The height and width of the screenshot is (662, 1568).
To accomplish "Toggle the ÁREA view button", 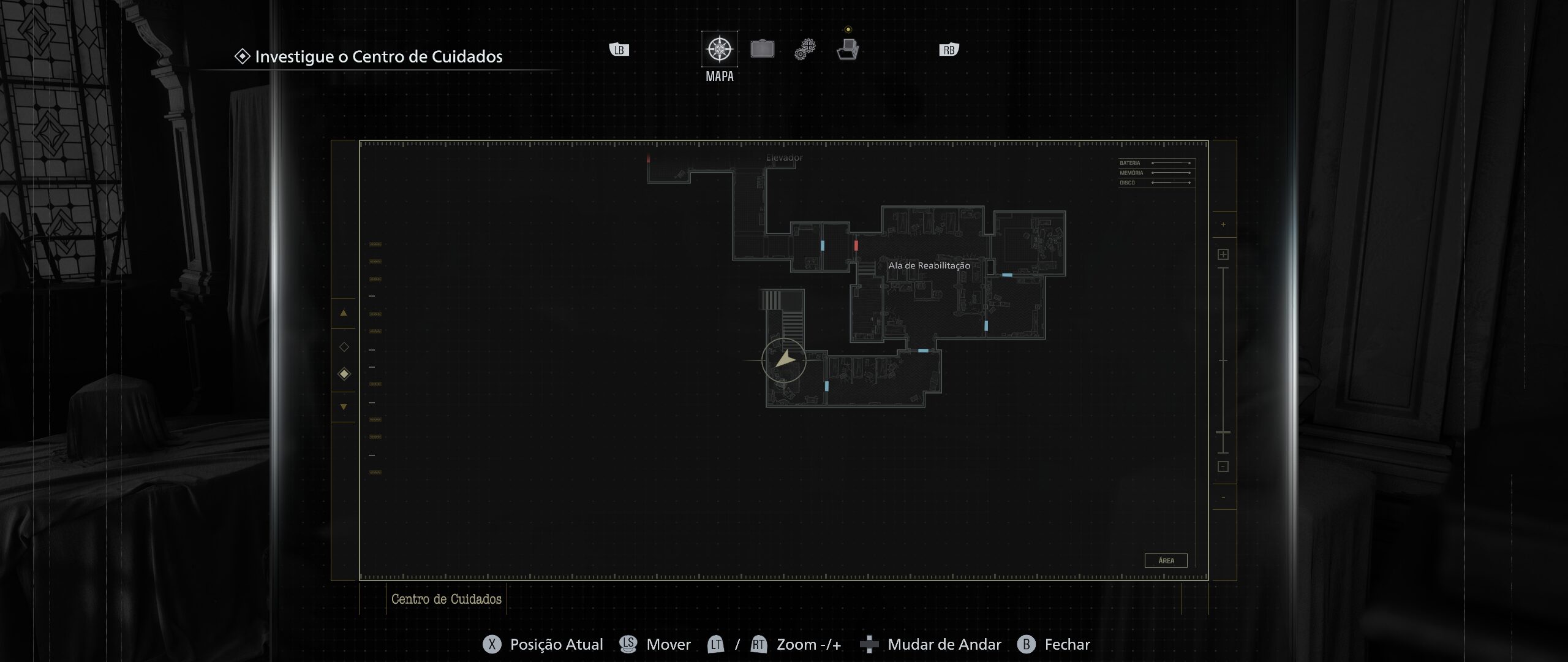I will pyautogui.click(x=1166, y=561).
